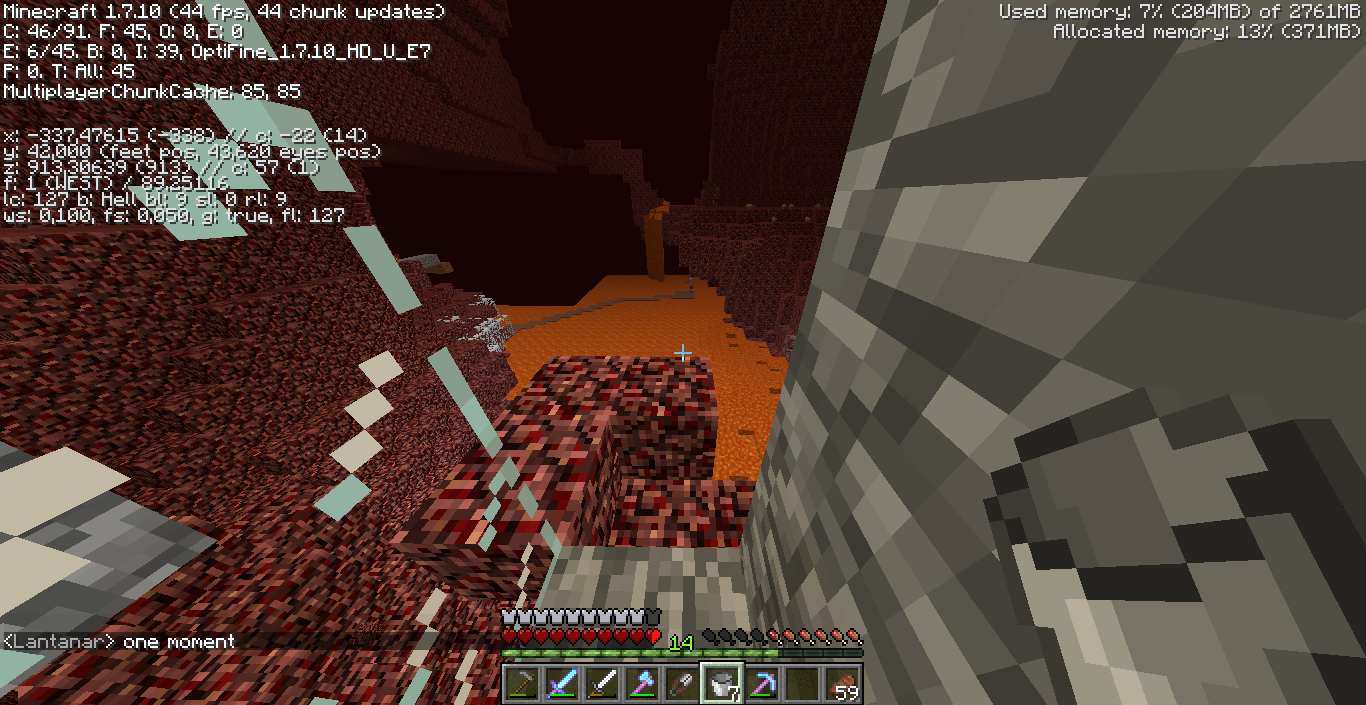This screenshot has height=705, width=1366.
Task: Select the cooked meat stack of 59
Action: click(842, 684)
